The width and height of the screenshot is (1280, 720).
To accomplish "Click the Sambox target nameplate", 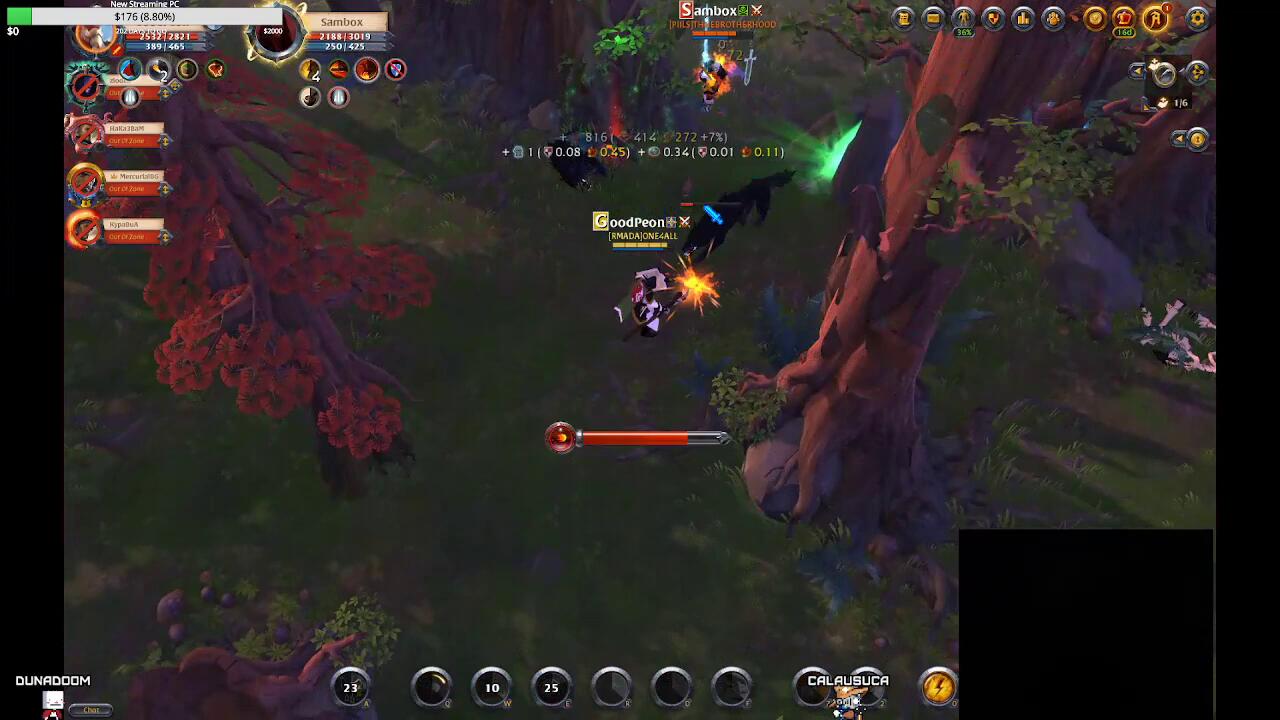I will tap(342, 22).
